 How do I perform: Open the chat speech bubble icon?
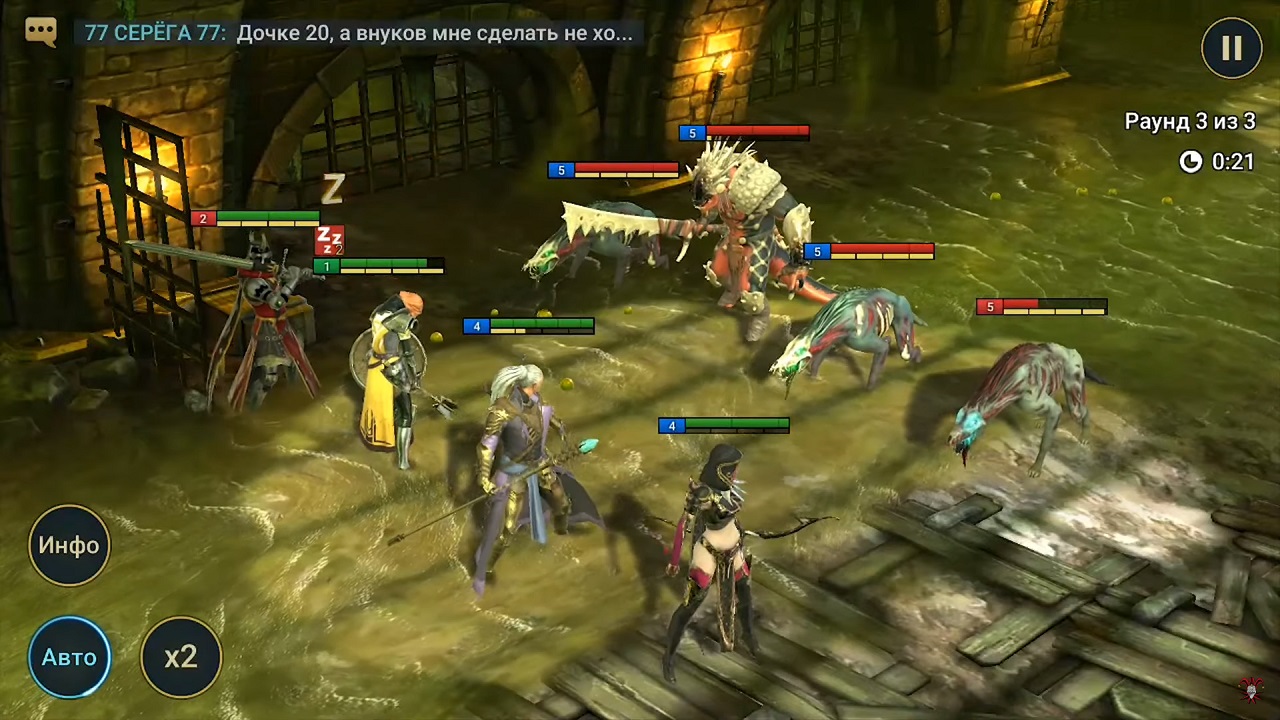point(41,32)
